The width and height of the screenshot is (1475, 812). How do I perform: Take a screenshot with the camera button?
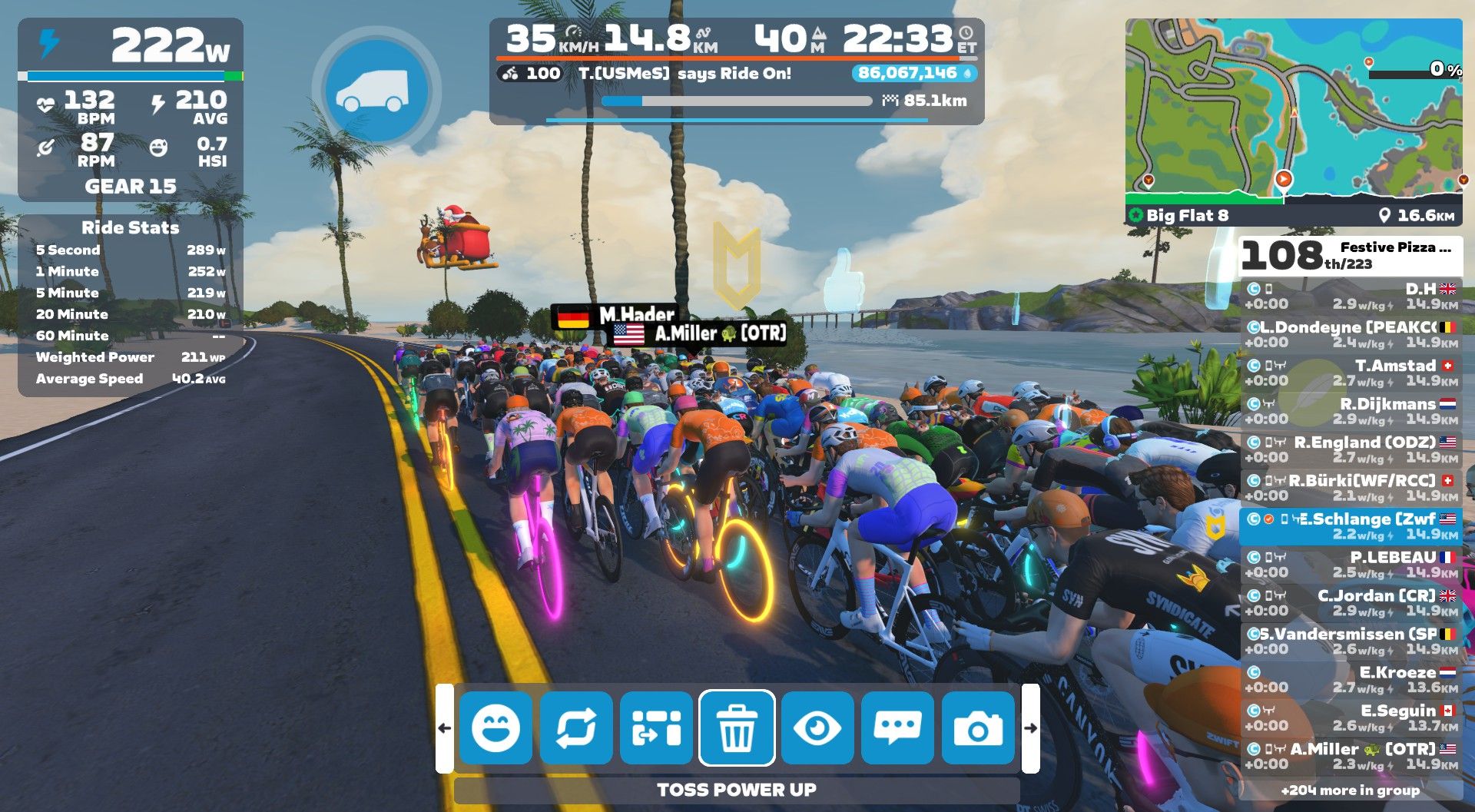978,728
